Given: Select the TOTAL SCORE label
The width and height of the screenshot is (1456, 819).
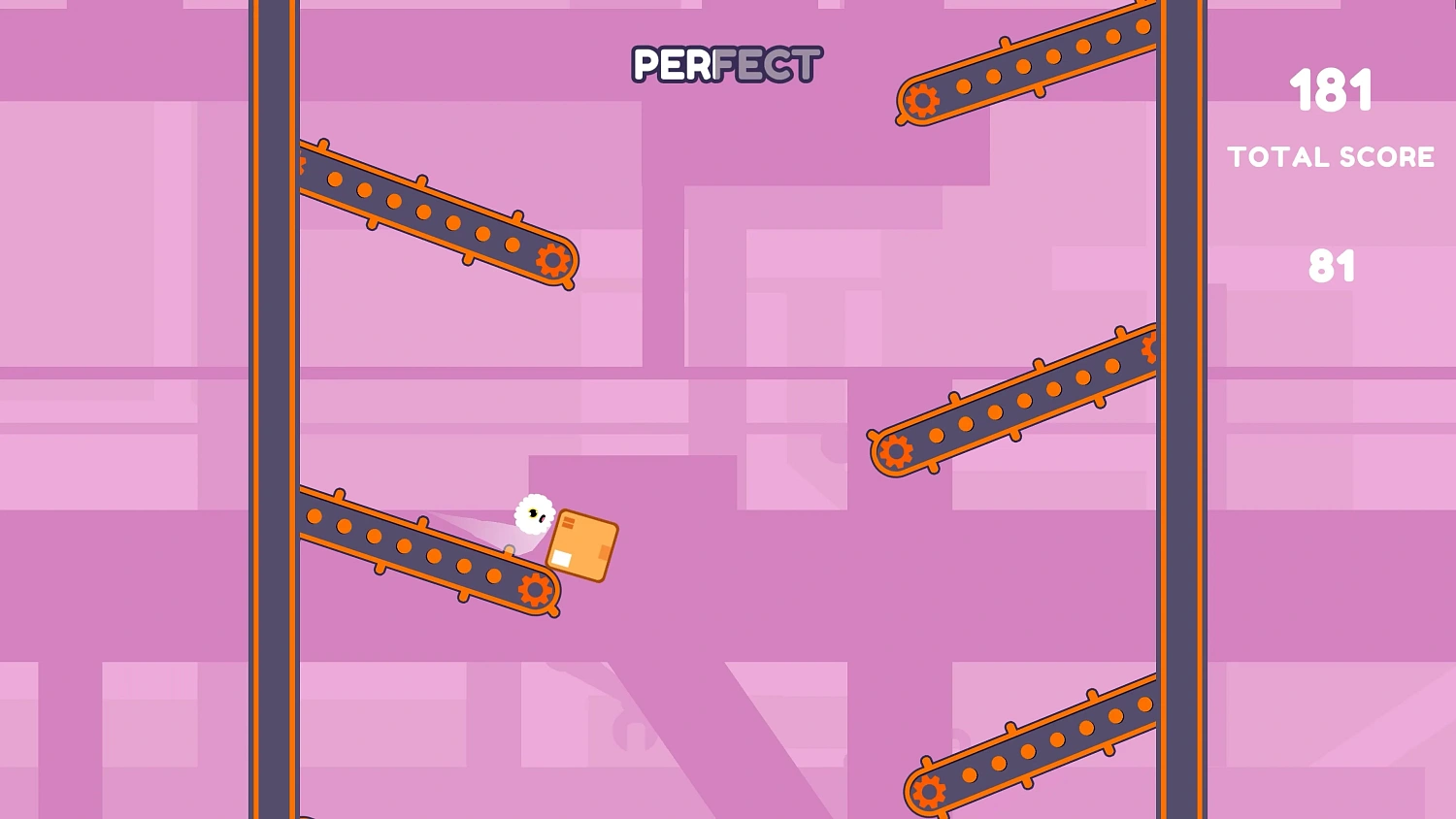Looking at the screenshot, I should (x=1332, y=157).
